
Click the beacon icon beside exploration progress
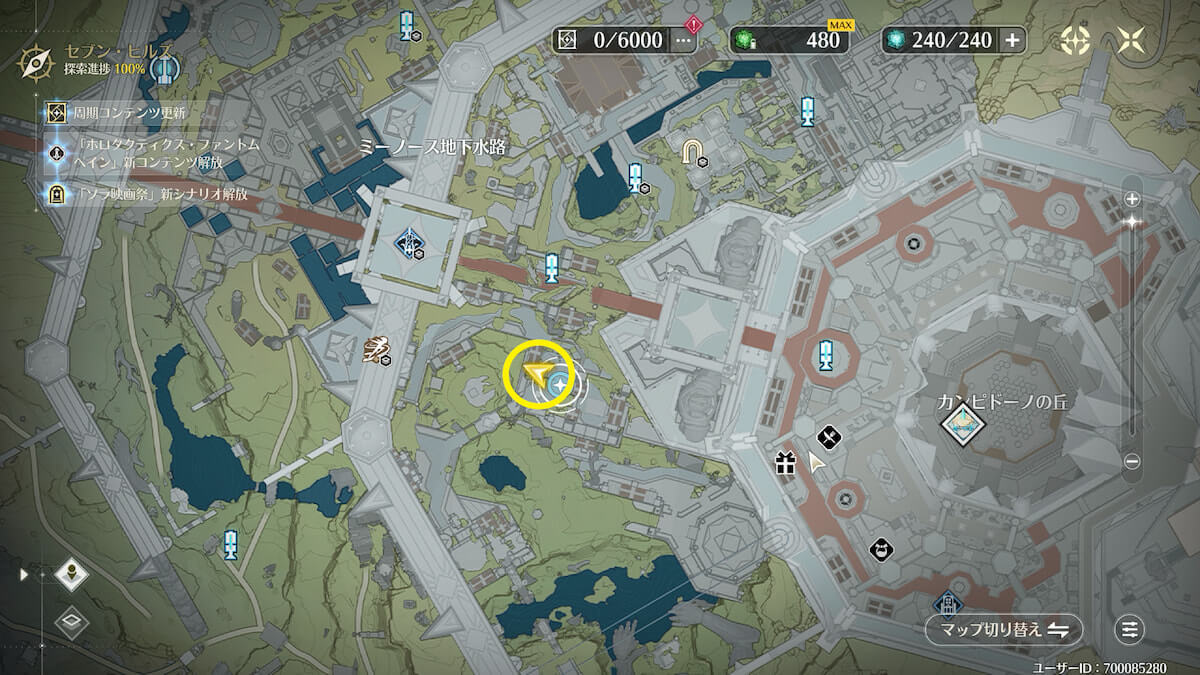click(164, 69)
